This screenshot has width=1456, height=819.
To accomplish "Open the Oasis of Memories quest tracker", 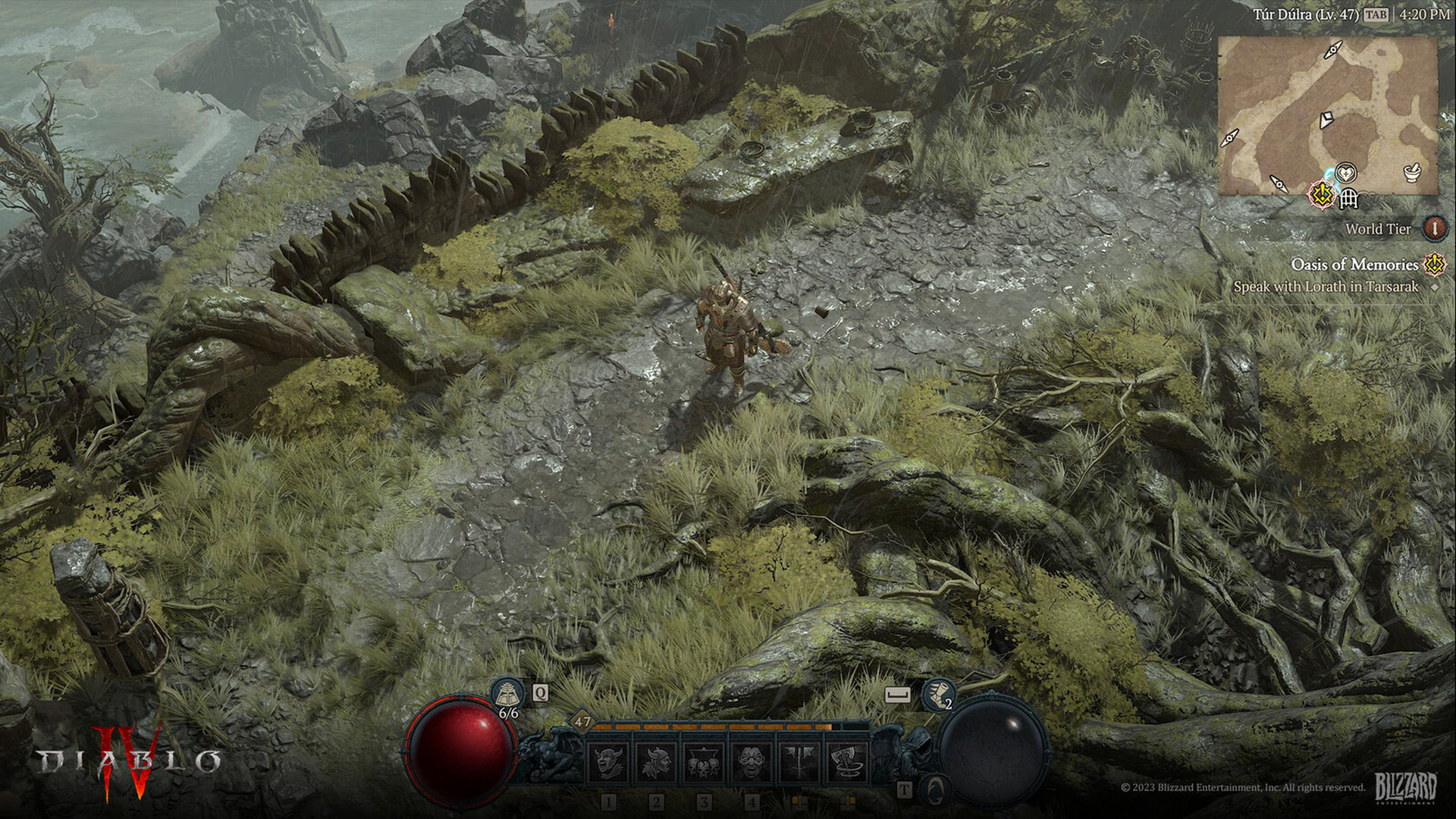I will click(x=1354, y=265).
